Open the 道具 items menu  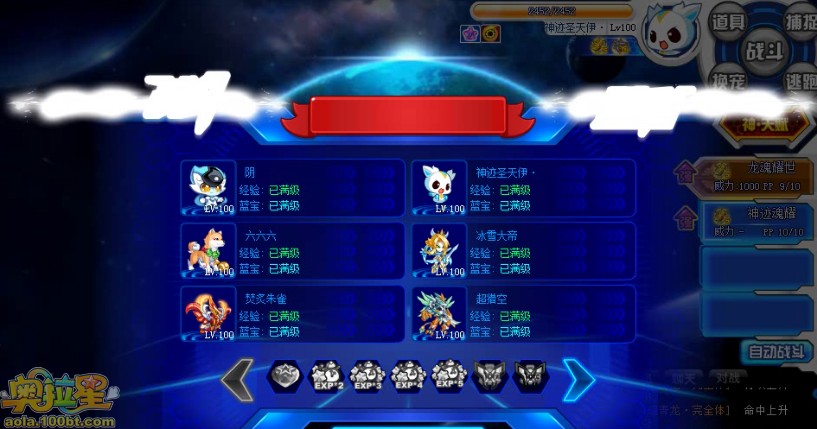coord(727,22)
